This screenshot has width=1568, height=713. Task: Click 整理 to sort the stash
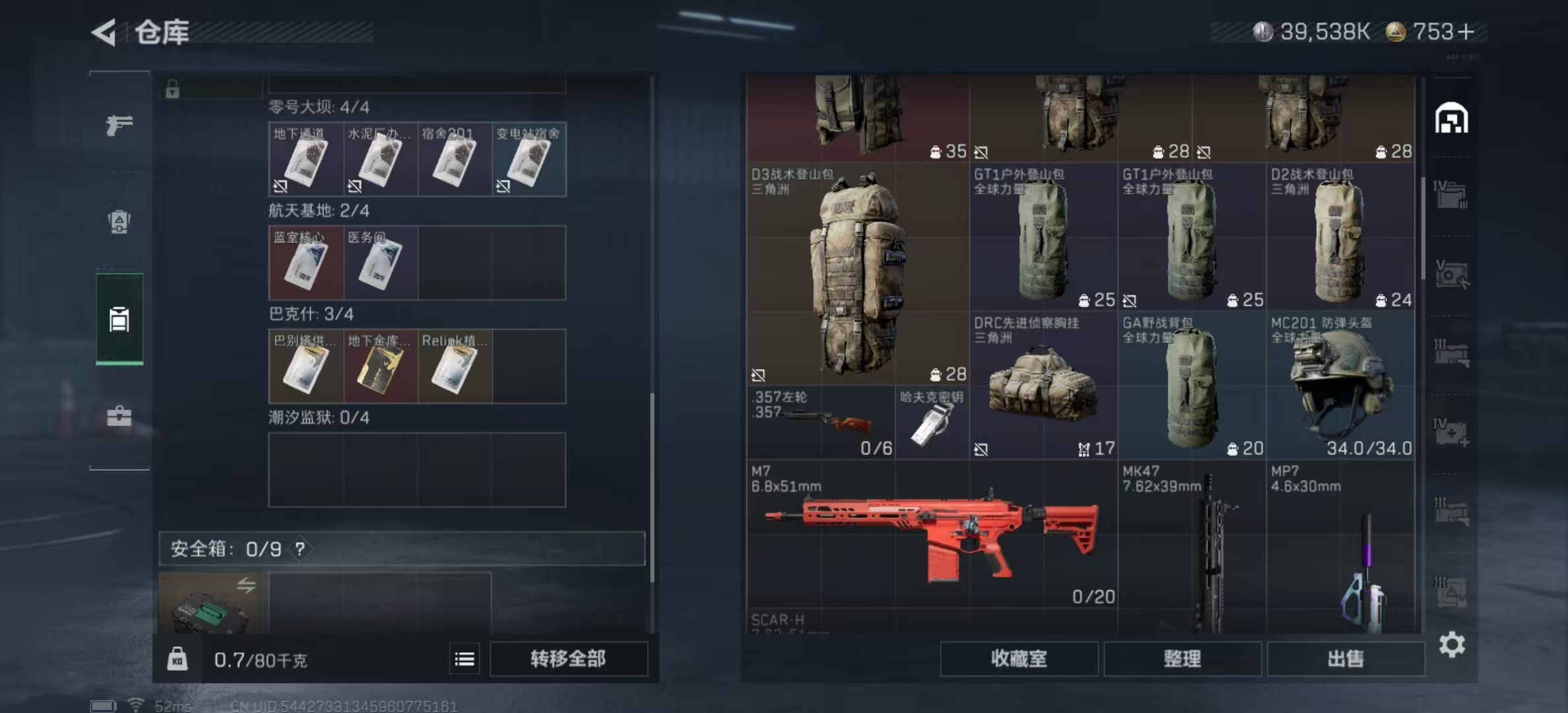point(1182,659)
